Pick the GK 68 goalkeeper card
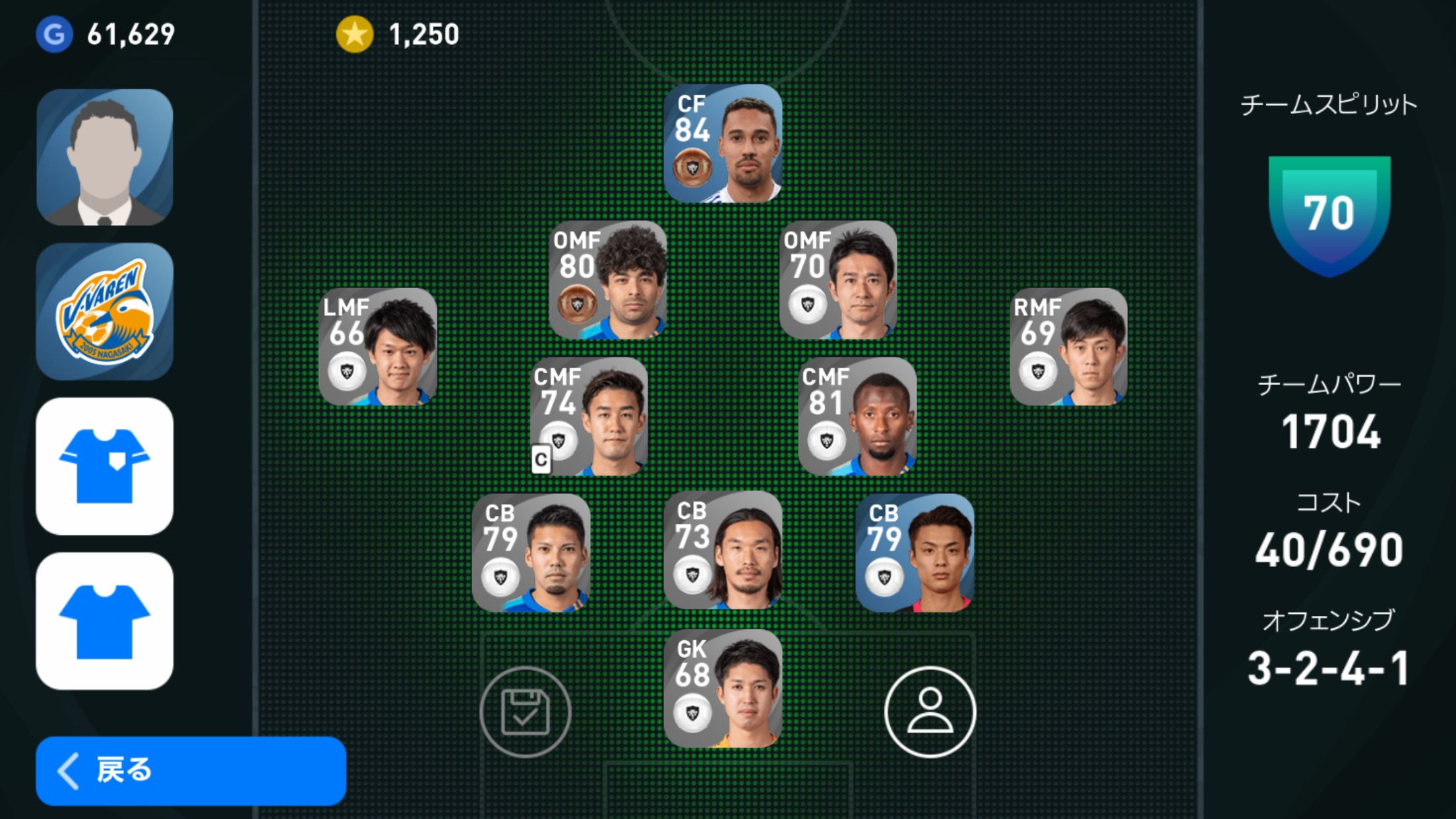The width and height of the screenshot is (1456, 819). pos(723,688)
